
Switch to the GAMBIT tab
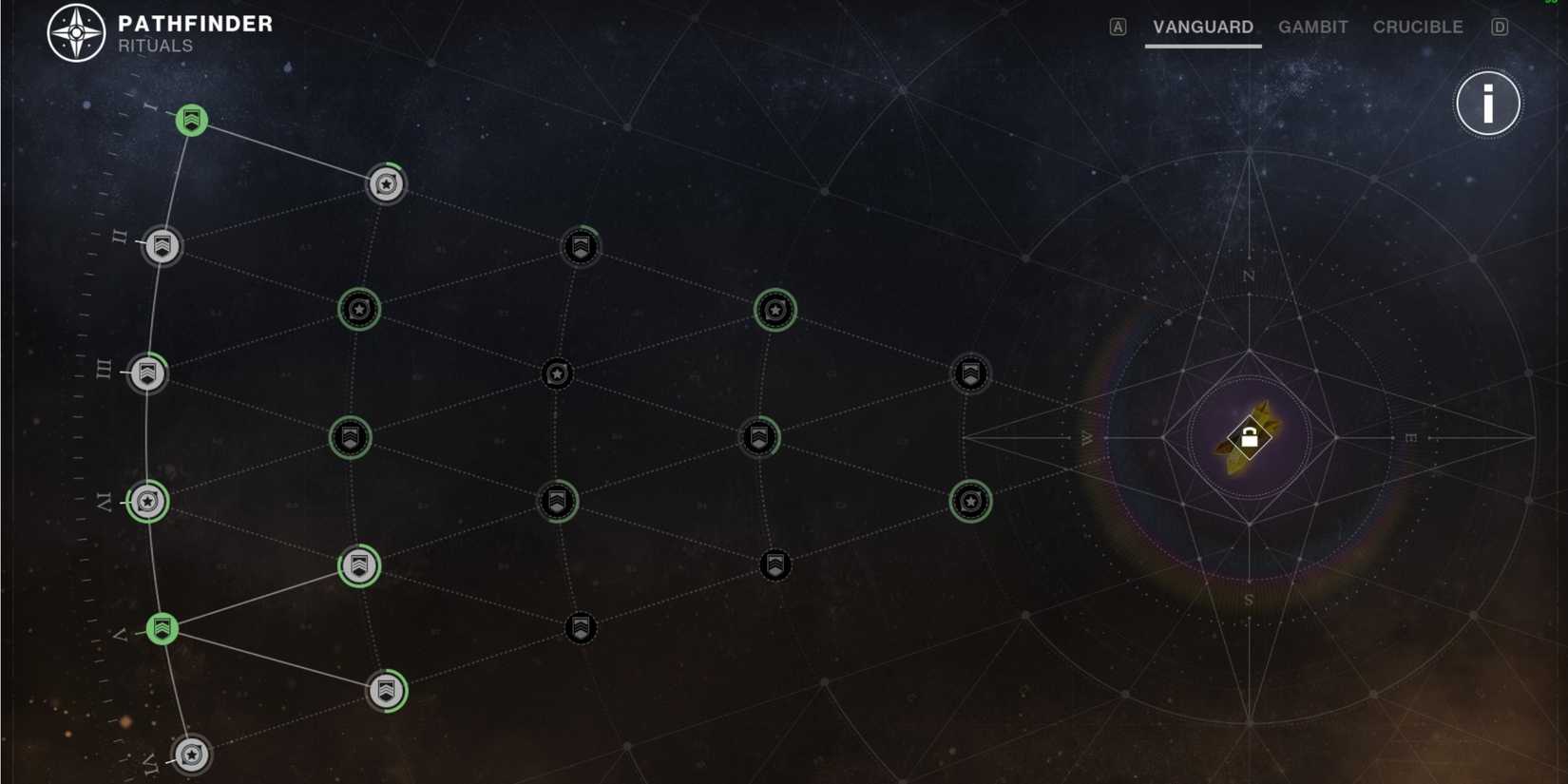click(x=1312, y=27)
